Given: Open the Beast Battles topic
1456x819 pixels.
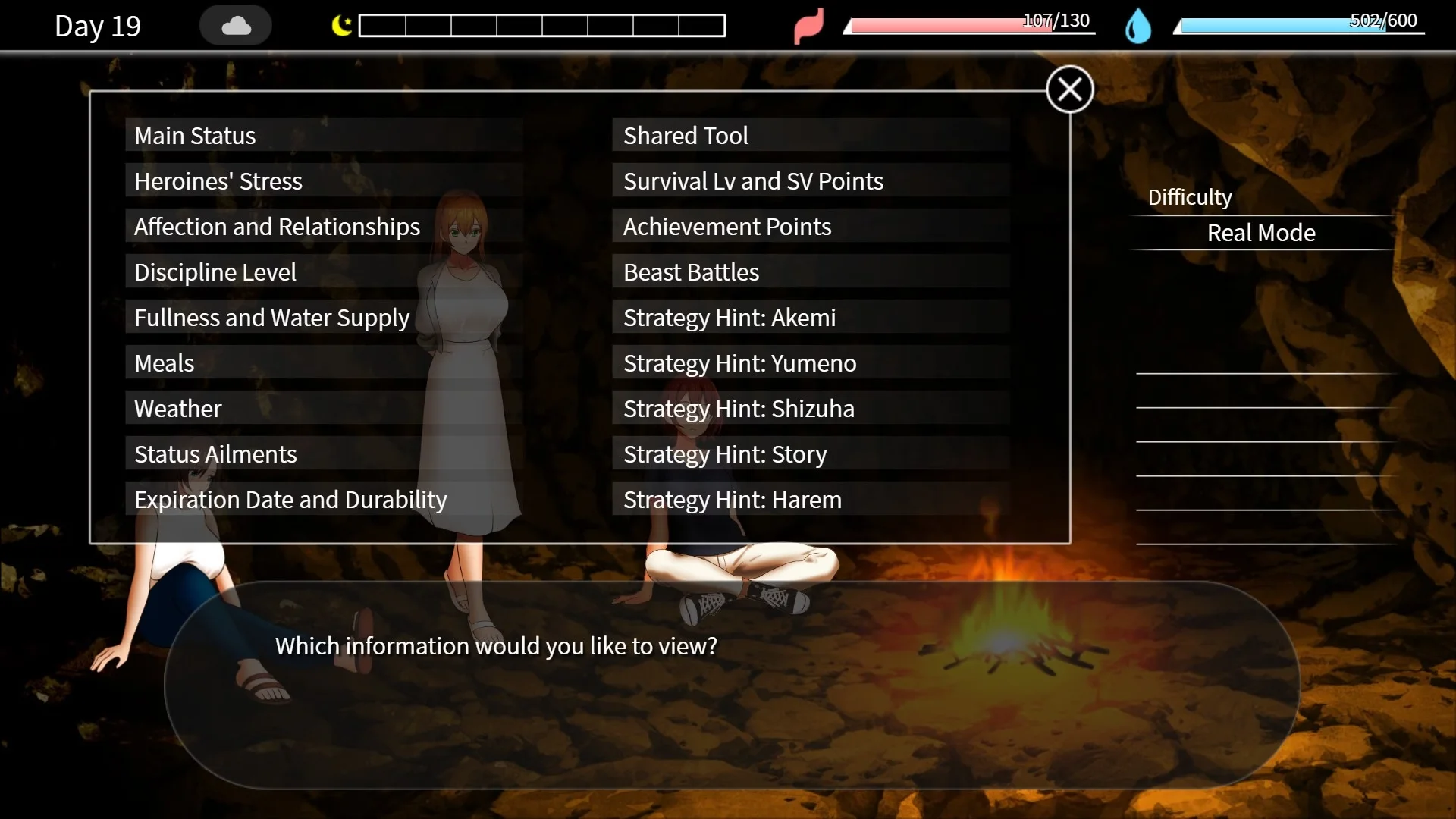Looking at the screenshot, I should click(x=810, y=272).
